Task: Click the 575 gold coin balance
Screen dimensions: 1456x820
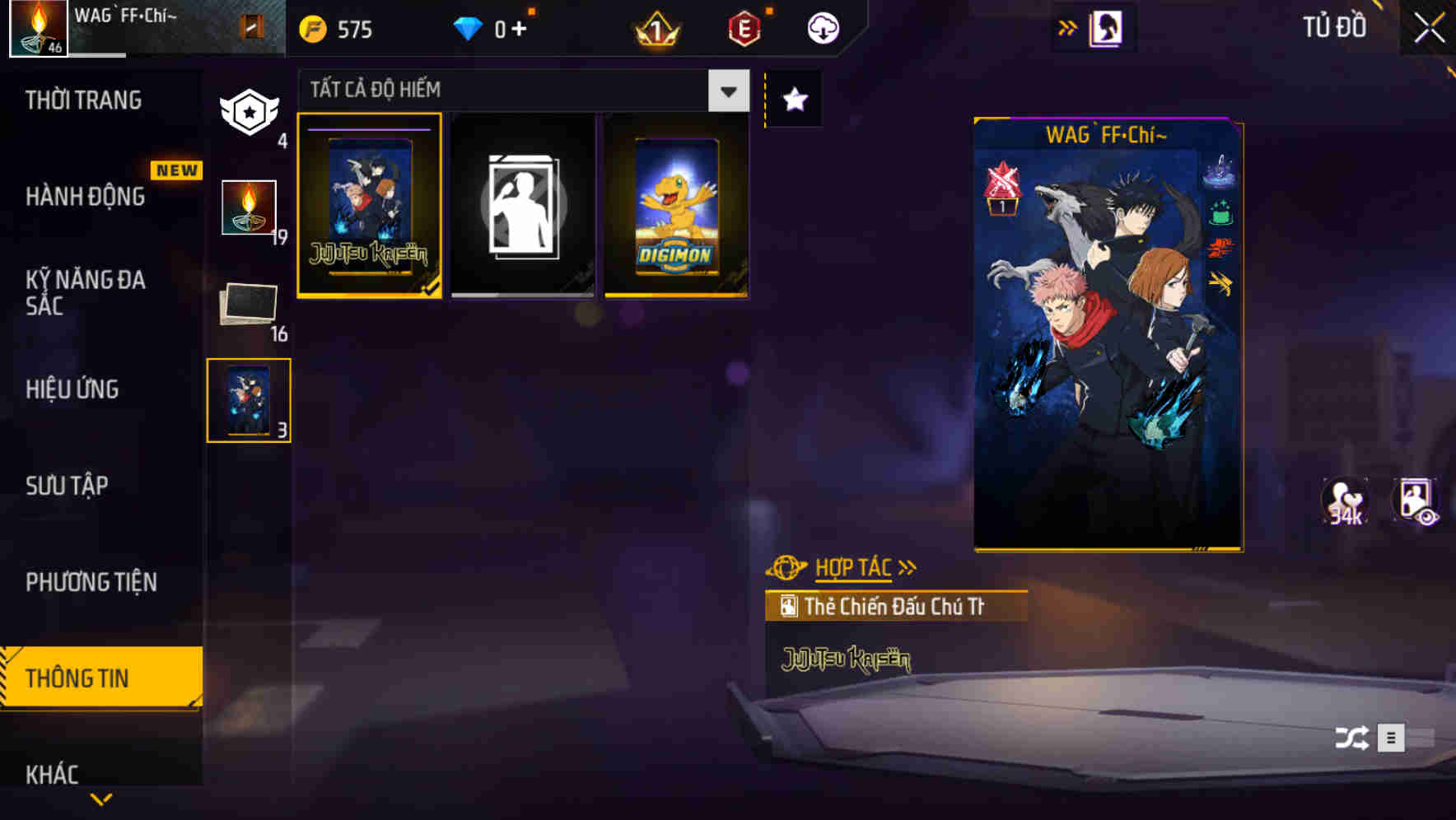Action: [x=338, y=27]
